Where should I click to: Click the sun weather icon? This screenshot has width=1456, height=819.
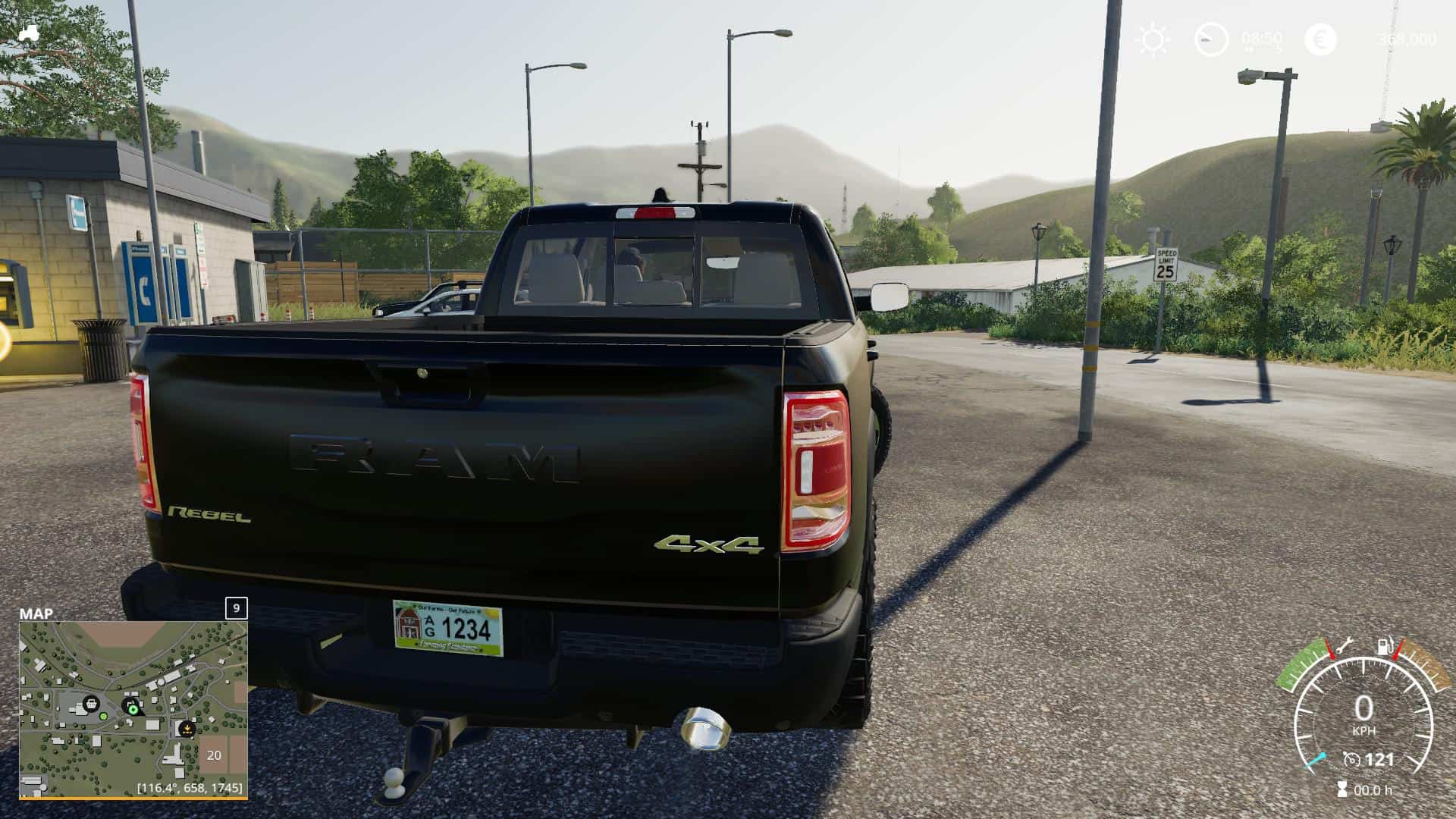[x=1153, y=39]
